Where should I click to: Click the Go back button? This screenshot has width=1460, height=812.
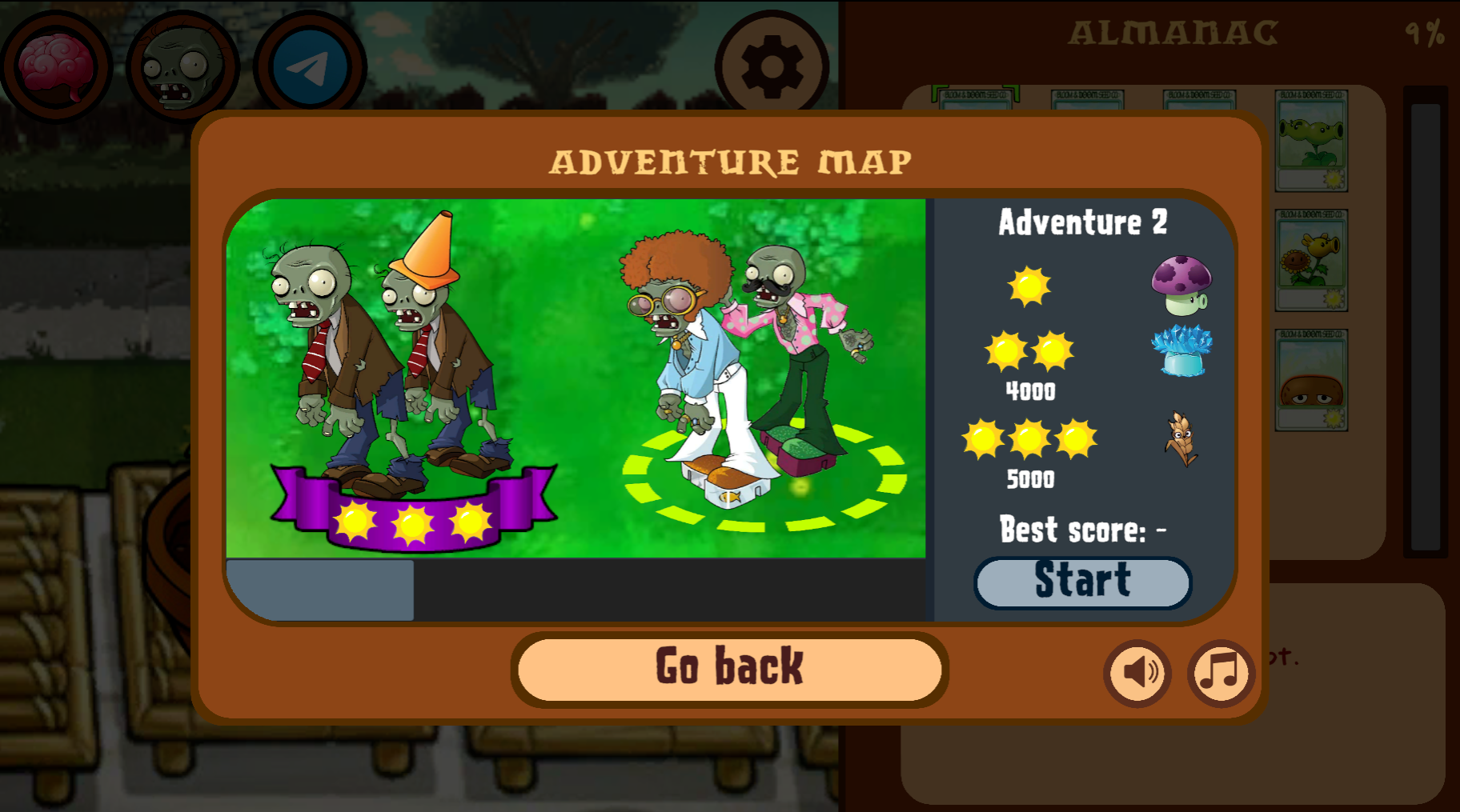728,668
